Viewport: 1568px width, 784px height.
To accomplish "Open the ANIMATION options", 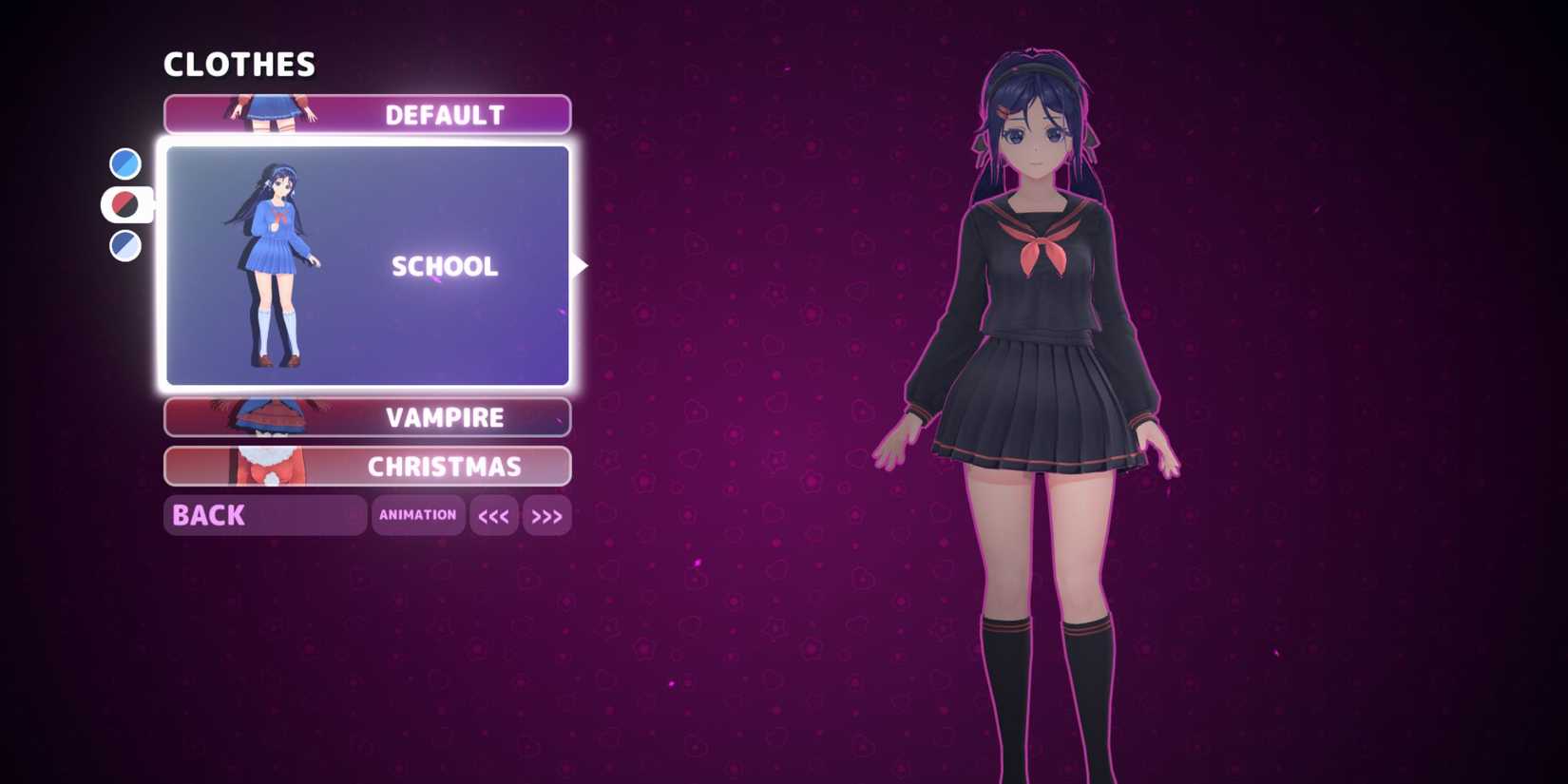I will click(418, 515).
